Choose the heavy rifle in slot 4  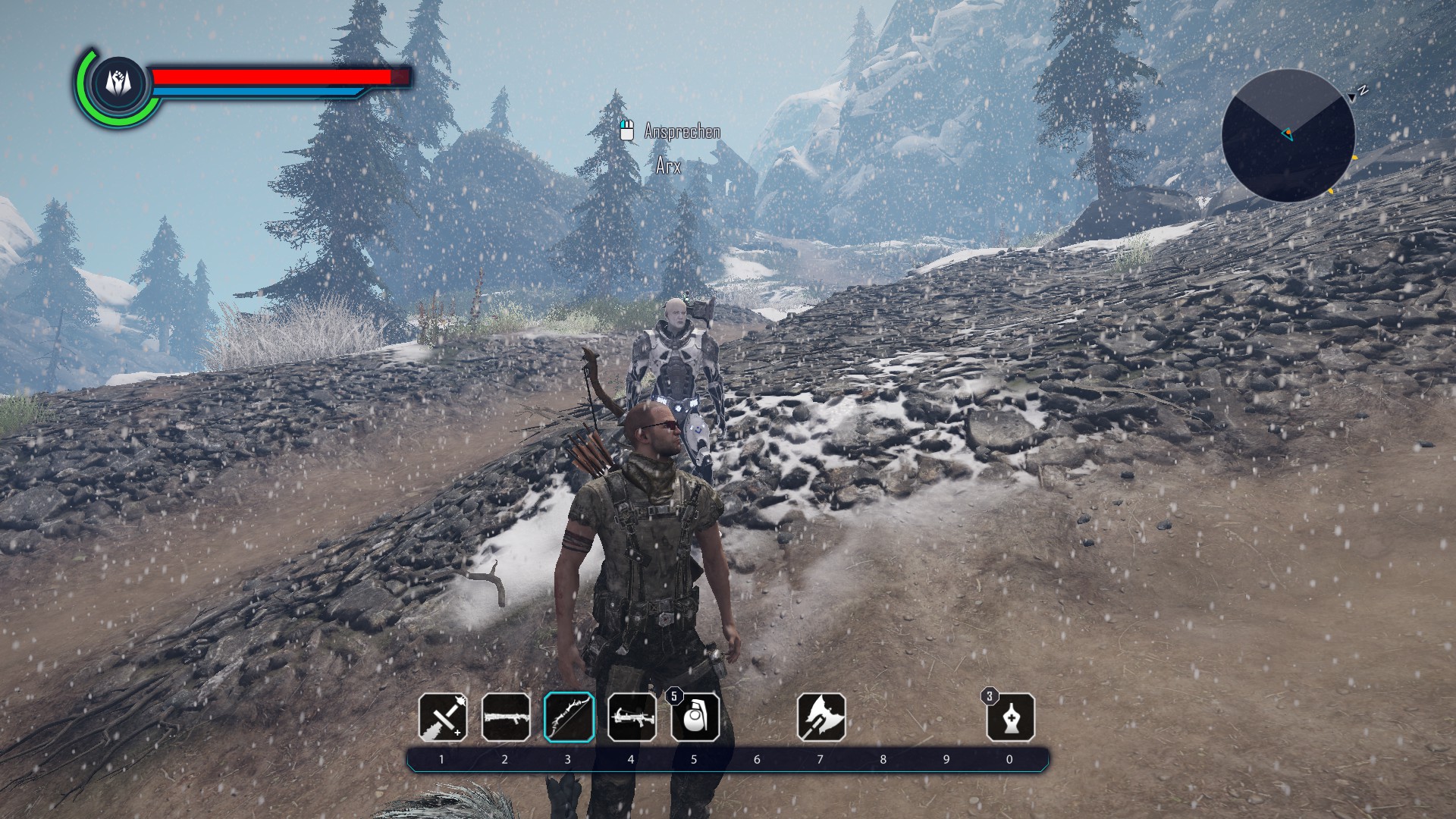(632, 717)
